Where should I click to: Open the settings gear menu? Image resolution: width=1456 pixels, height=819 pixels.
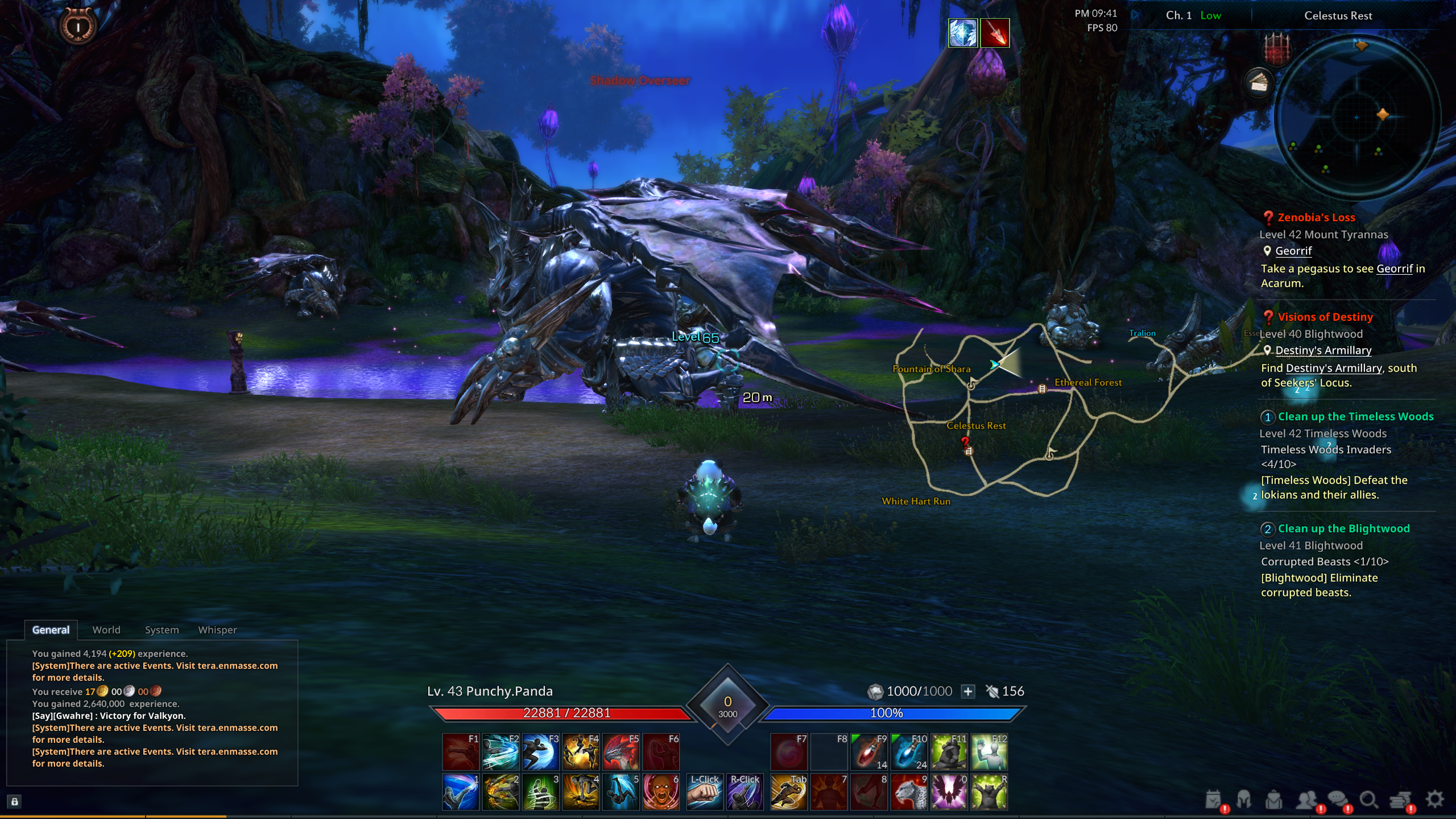pyautogui.click(x=1435, y=799)
